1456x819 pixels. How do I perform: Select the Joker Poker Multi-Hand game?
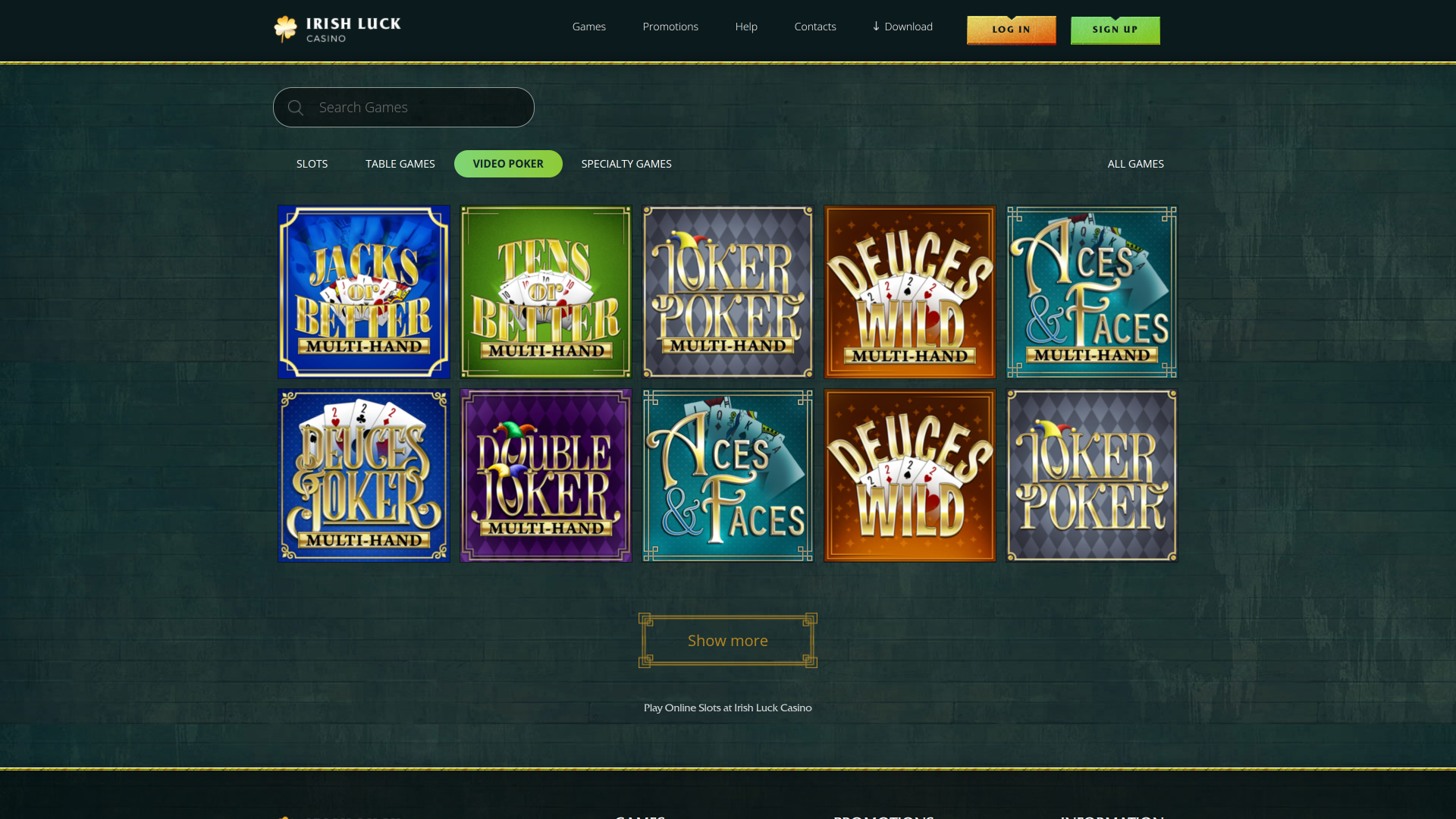click(x=727, y=292)
